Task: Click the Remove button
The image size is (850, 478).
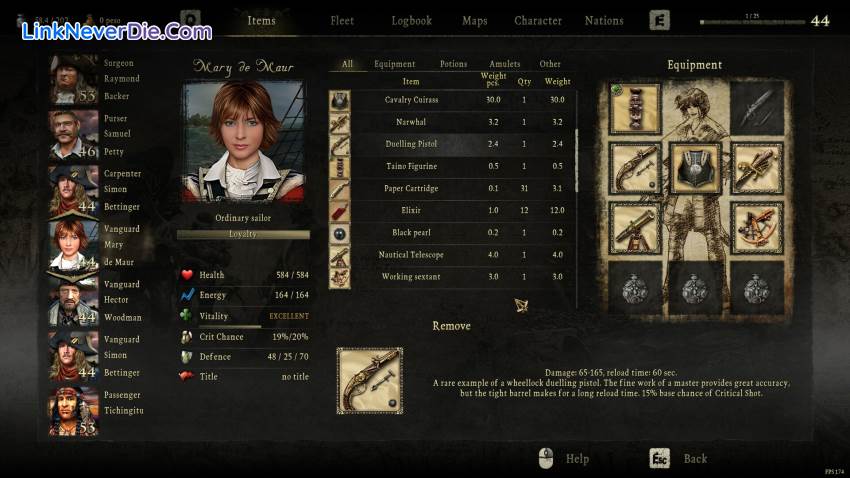Action: [451, 326]
